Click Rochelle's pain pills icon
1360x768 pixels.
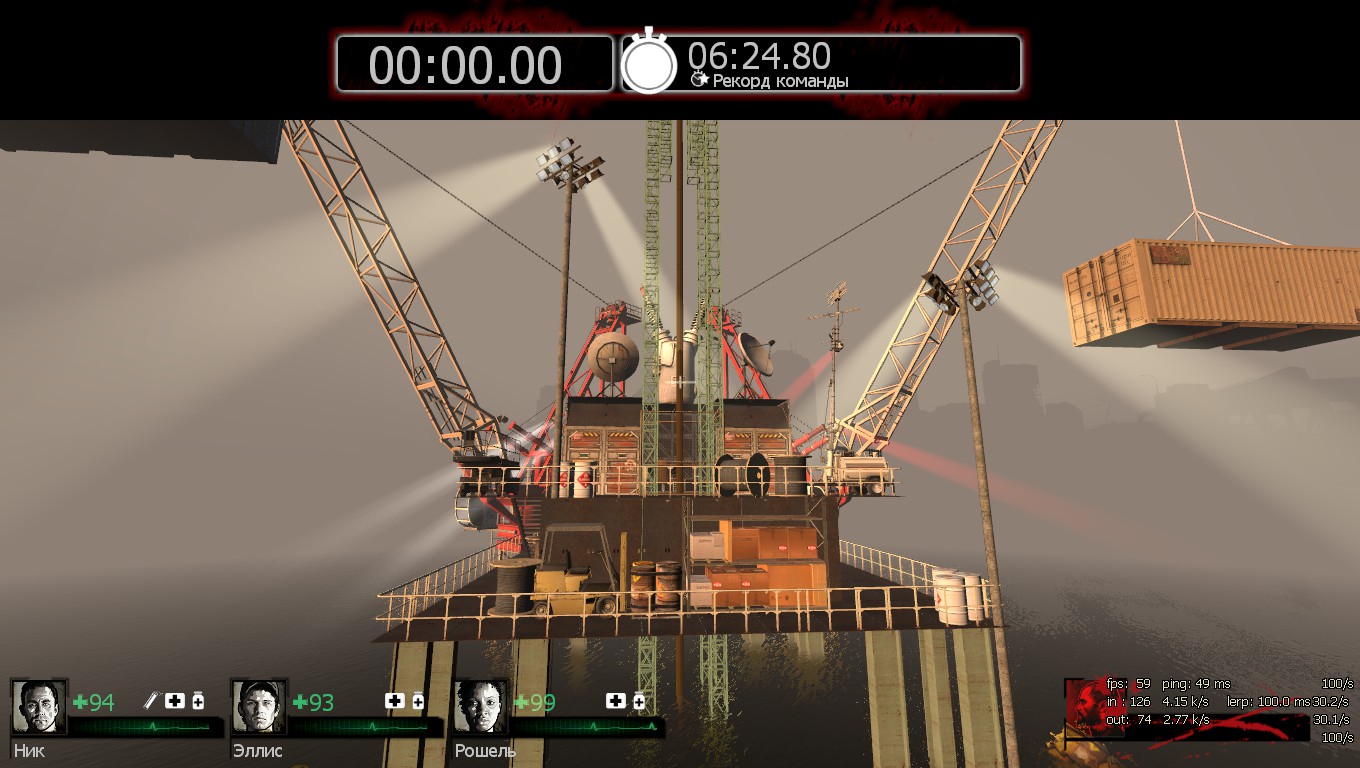point(639,701)
